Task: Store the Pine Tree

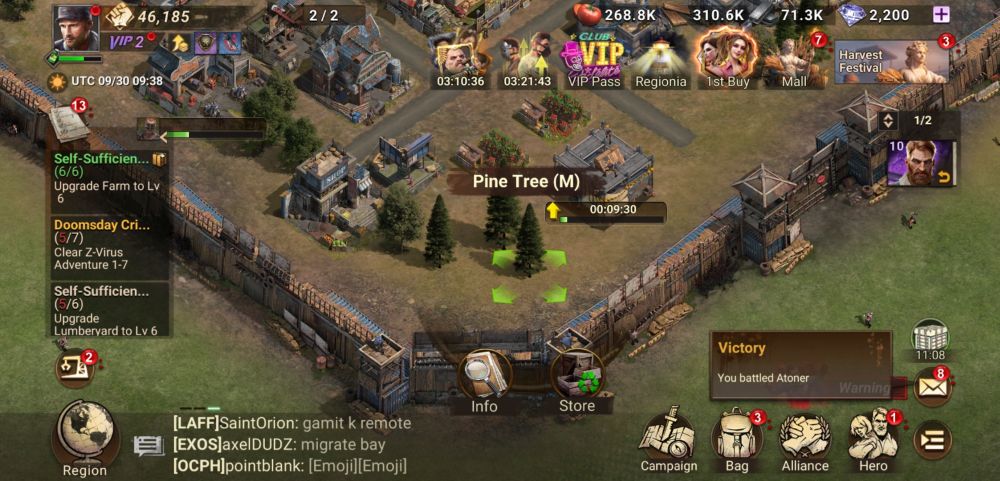Action: pyautogui.click(x=576, y=380)
